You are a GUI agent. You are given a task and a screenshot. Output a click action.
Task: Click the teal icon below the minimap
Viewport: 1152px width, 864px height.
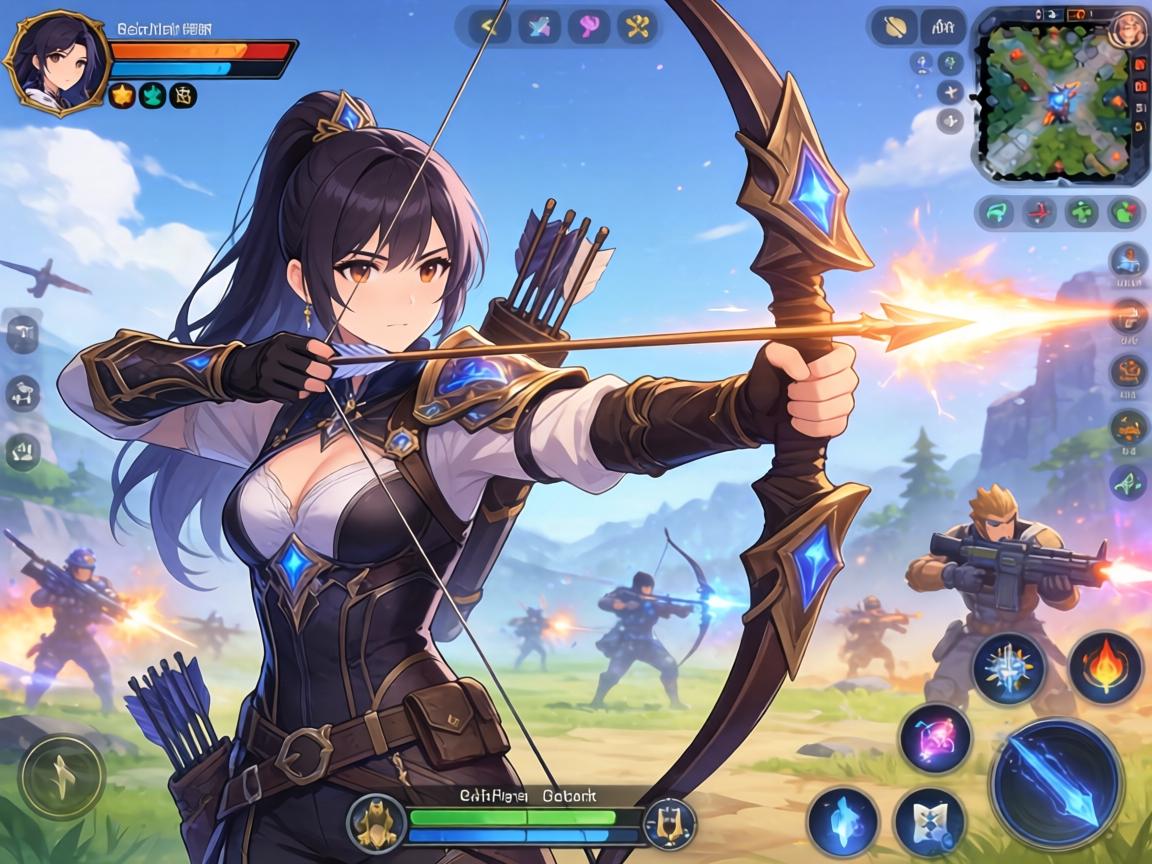point(995,212)
